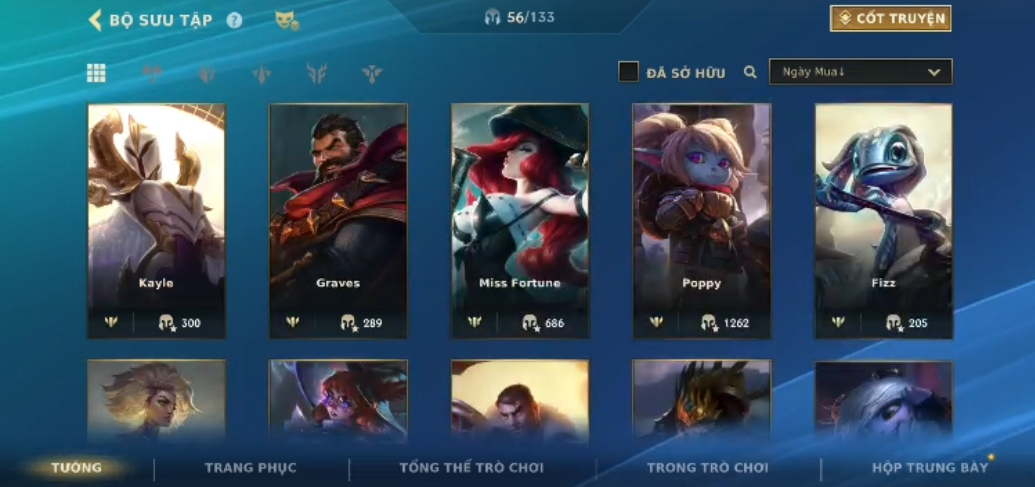Screen dimensions: 1035x487
Task: View the Fizz champion card
Action: click(x=883, y=220)
